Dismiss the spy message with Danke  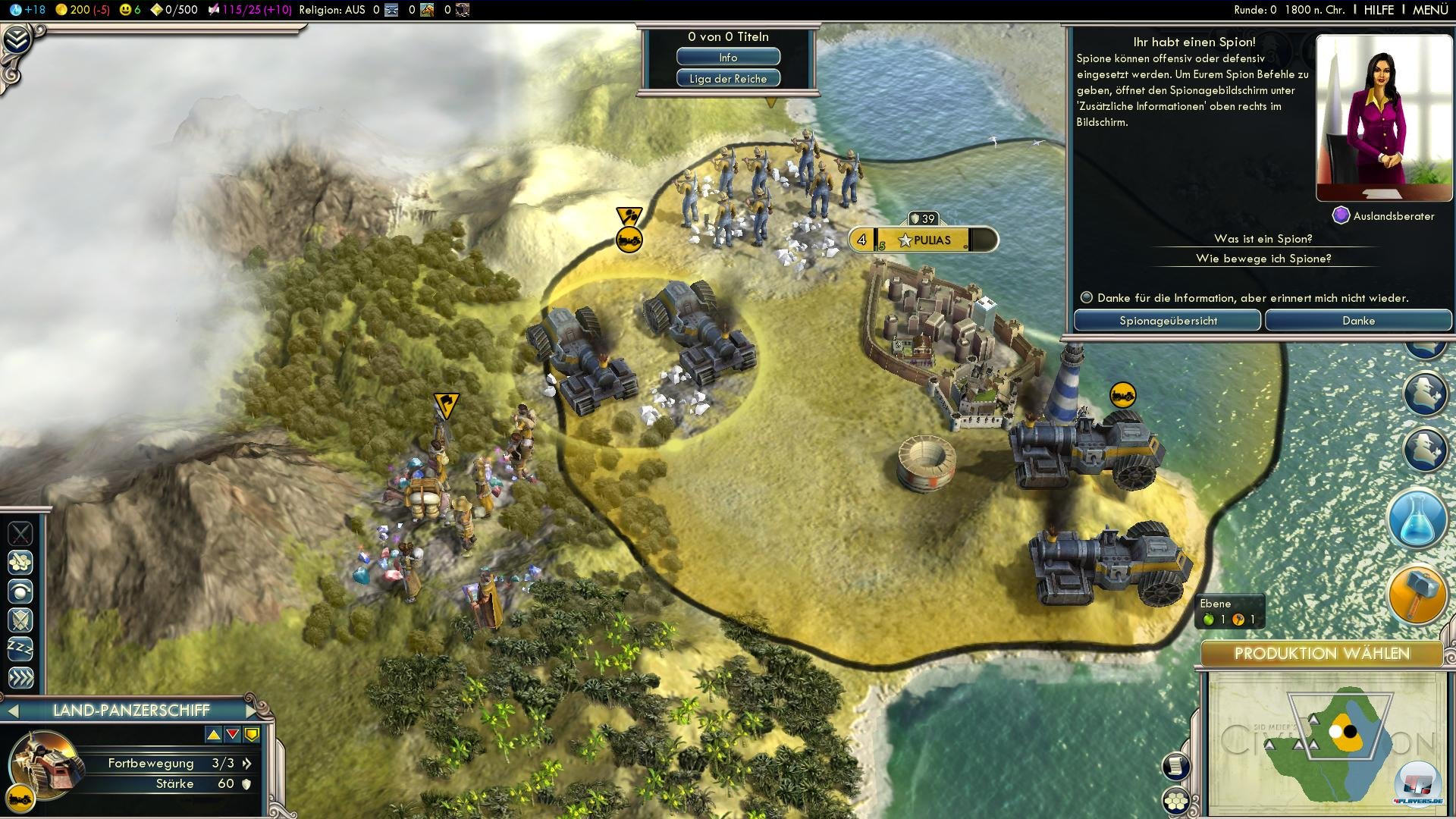1357,321
